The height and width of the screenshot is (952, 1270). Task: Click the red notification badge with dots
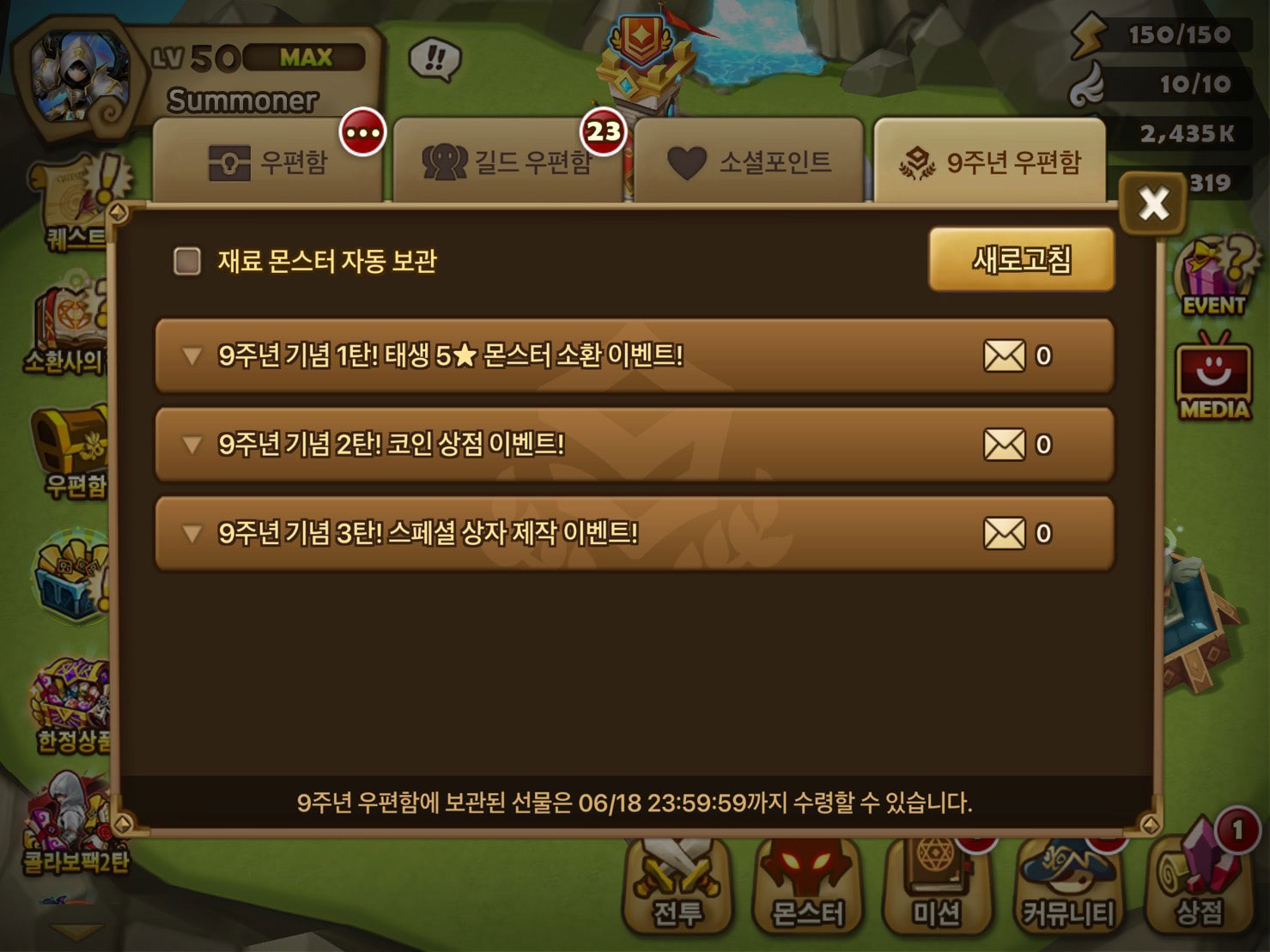(363, 133)
